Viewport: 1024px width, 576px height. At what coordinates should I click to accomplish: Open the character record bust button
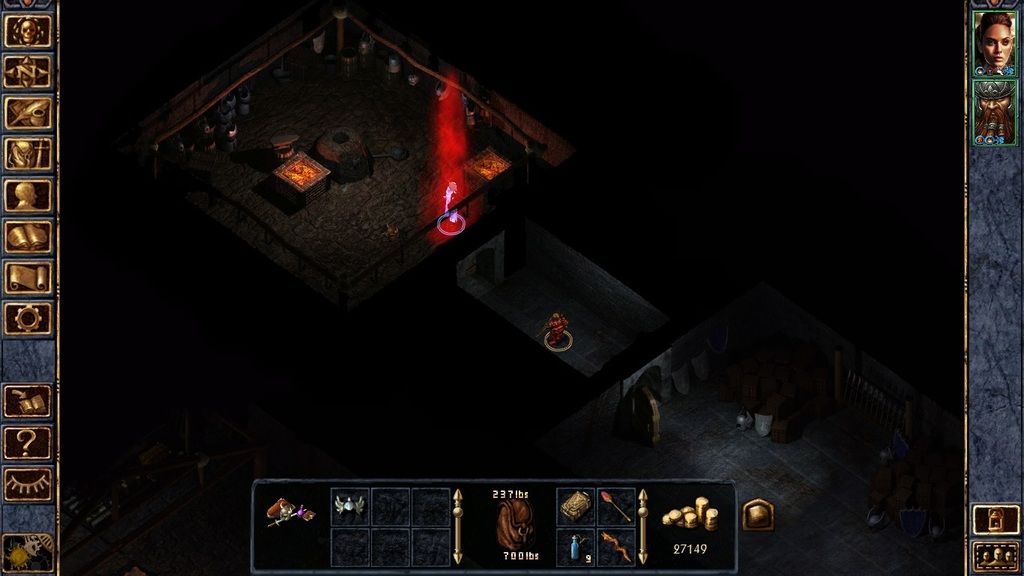(x=28, y=195)
